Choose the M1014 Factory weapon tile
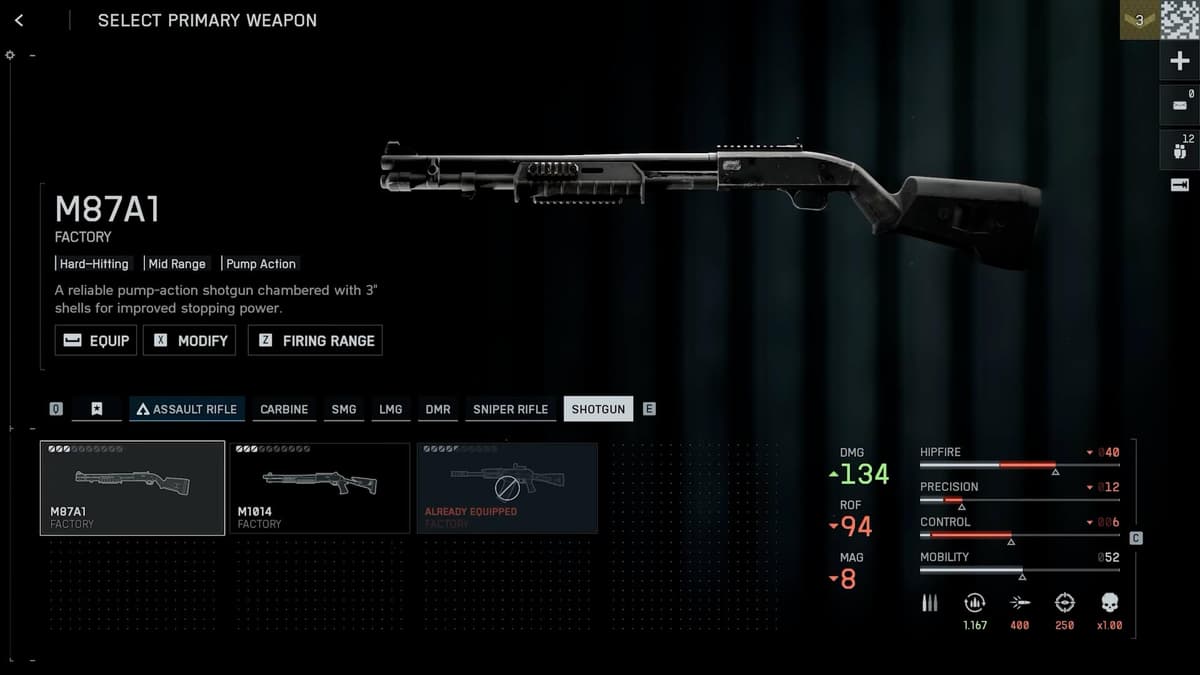Screen dimensions: 1200x675 coord(319,488)
